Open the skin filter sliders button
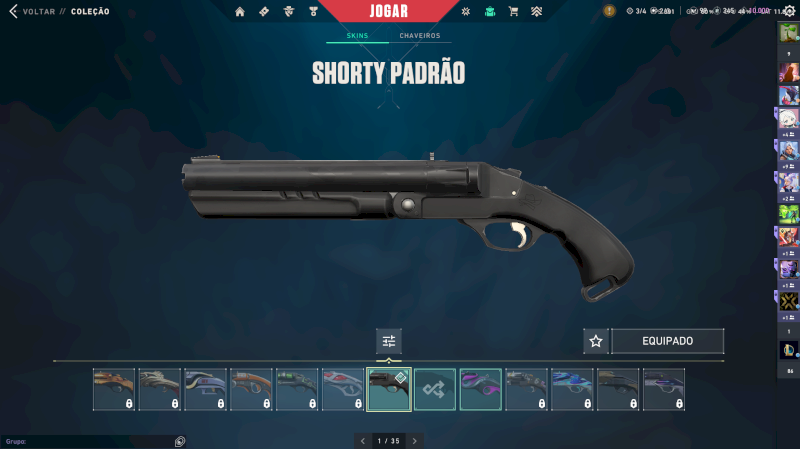Screen dimensions: 800x449 tap(389, 341)
